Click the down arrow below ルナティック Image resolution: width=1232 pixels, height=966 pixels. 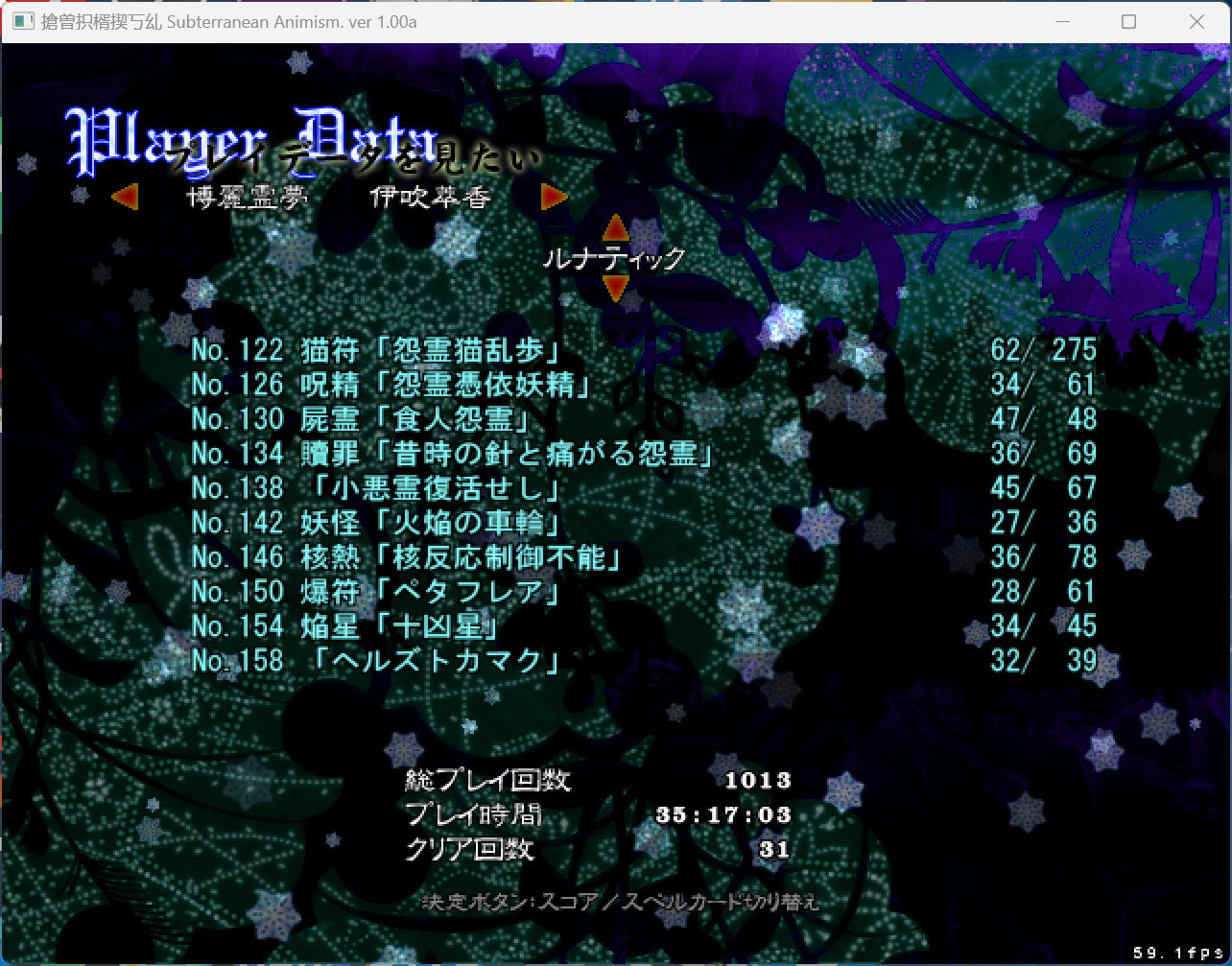pyautogui.click(x=615, y=287)
